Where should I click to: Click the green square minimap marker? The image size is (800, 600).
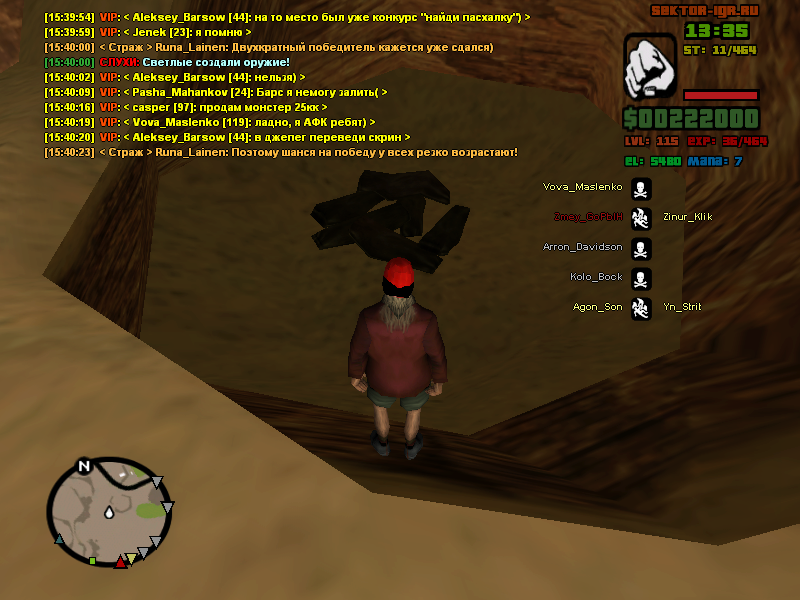pyautogui.click(x=92, y=561)
